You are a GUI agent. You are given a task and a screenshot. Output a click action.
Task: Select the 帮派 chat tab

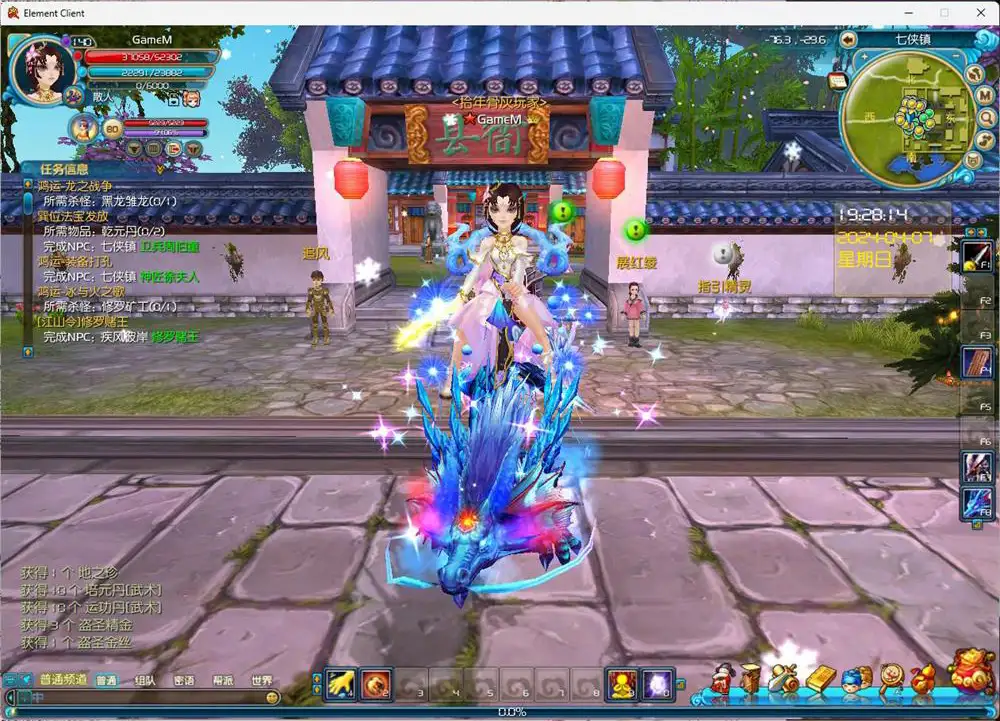[222, 681]
